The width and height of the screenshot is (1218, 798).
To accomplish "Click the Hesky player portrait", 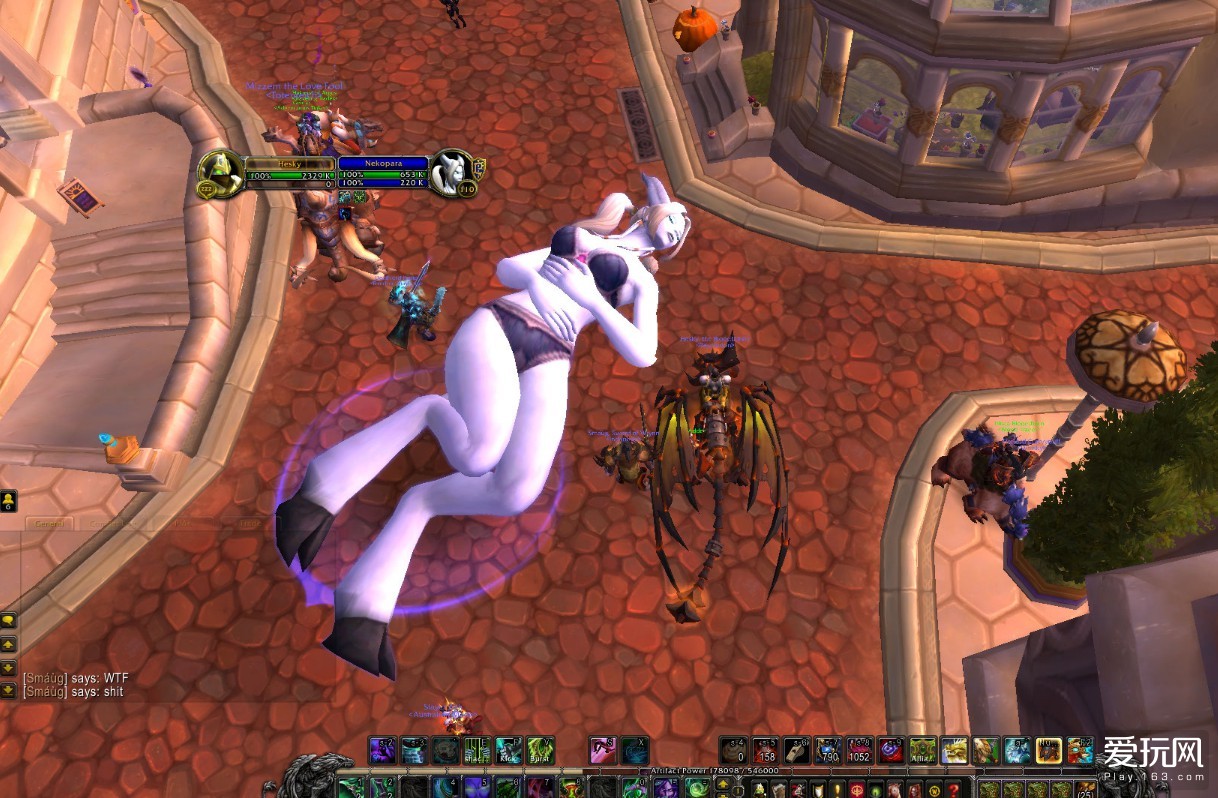I will 220,174.
